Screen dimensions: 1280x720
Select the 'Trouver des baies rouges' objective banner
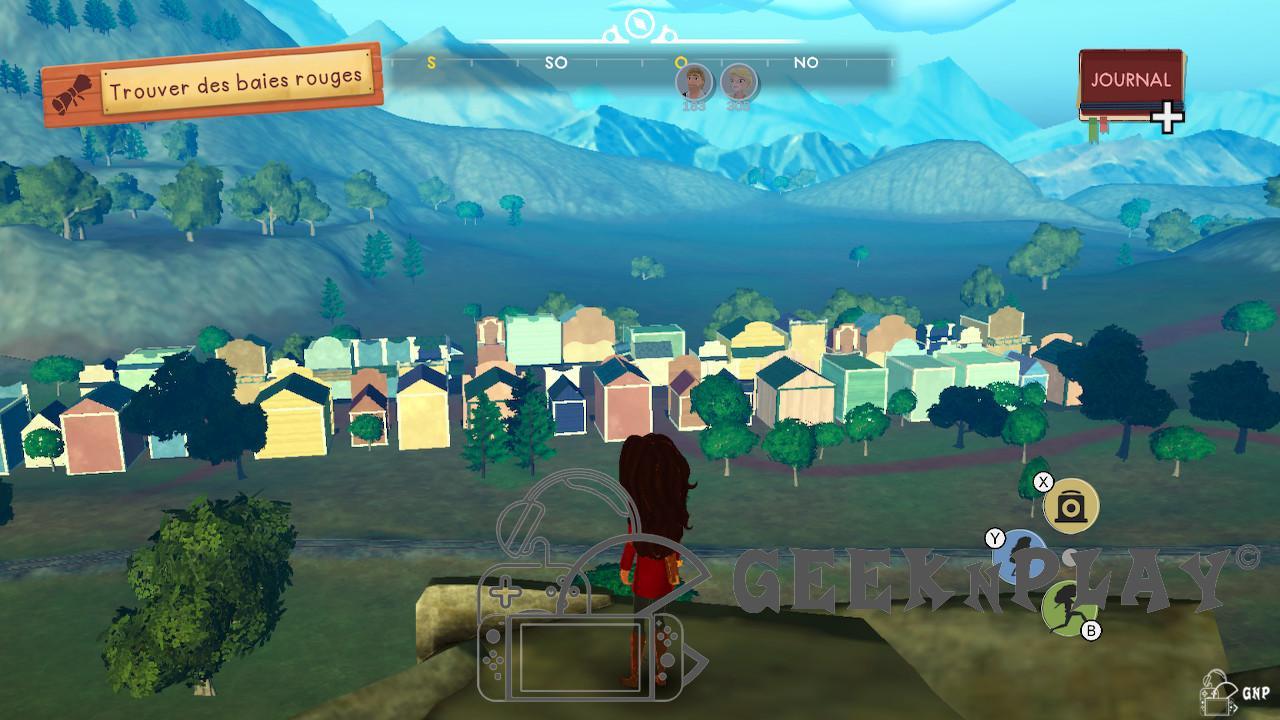click(x=213, y=87)
